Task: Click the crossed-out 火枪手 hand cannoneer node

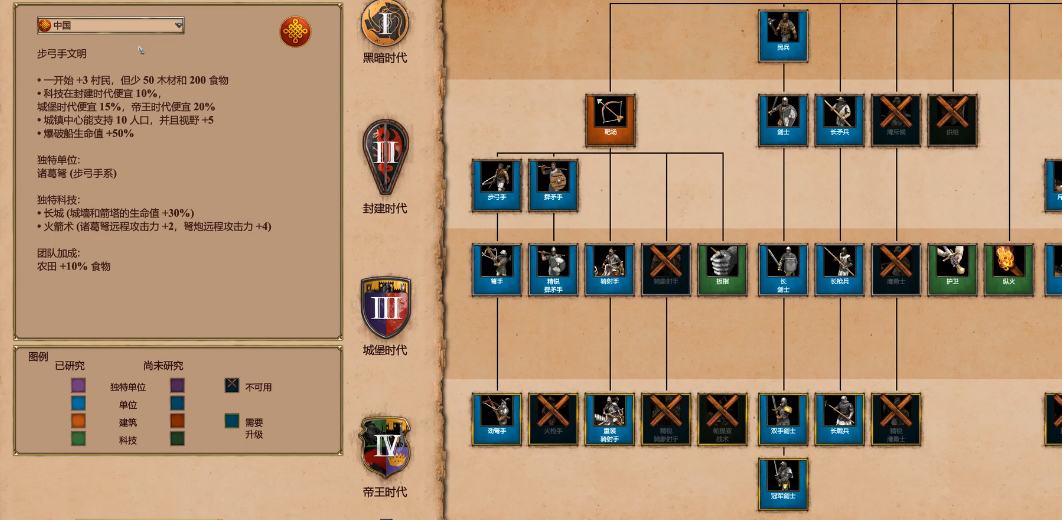Action: tap(553, 418)
